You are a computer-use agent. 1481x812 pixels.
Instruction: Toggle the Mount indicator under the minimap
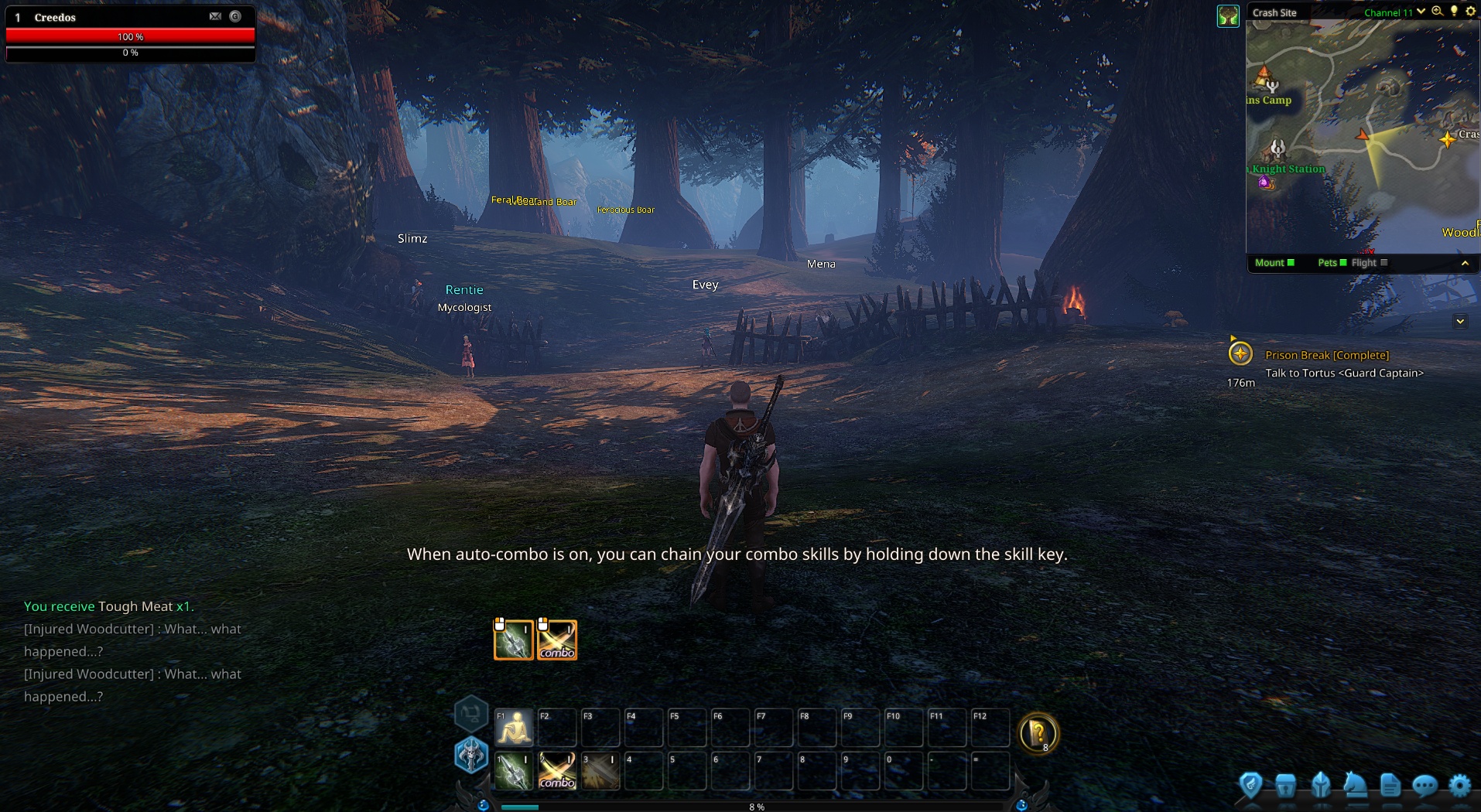tap(1274, 263)
